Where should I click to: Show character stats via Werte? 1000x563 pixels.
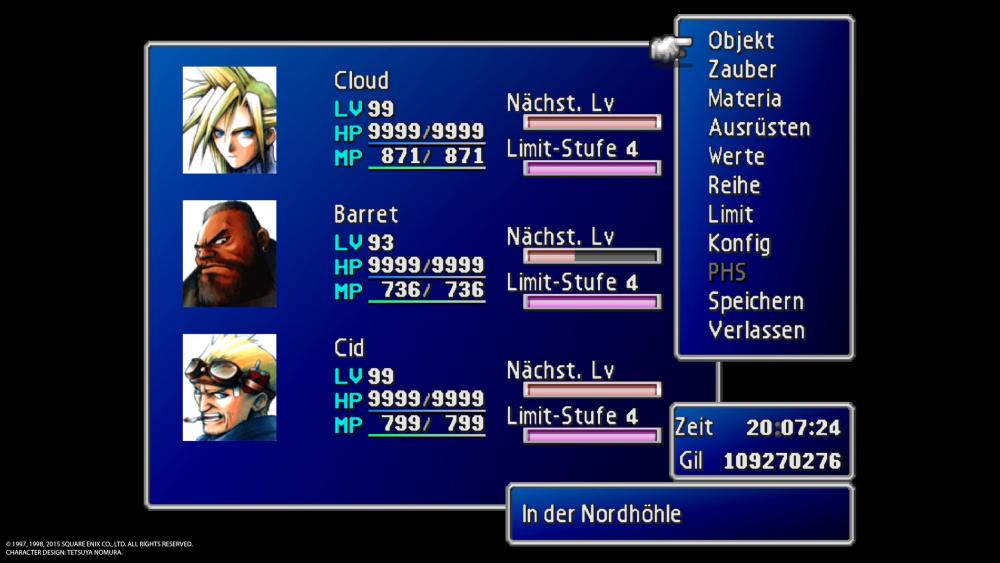737,157
